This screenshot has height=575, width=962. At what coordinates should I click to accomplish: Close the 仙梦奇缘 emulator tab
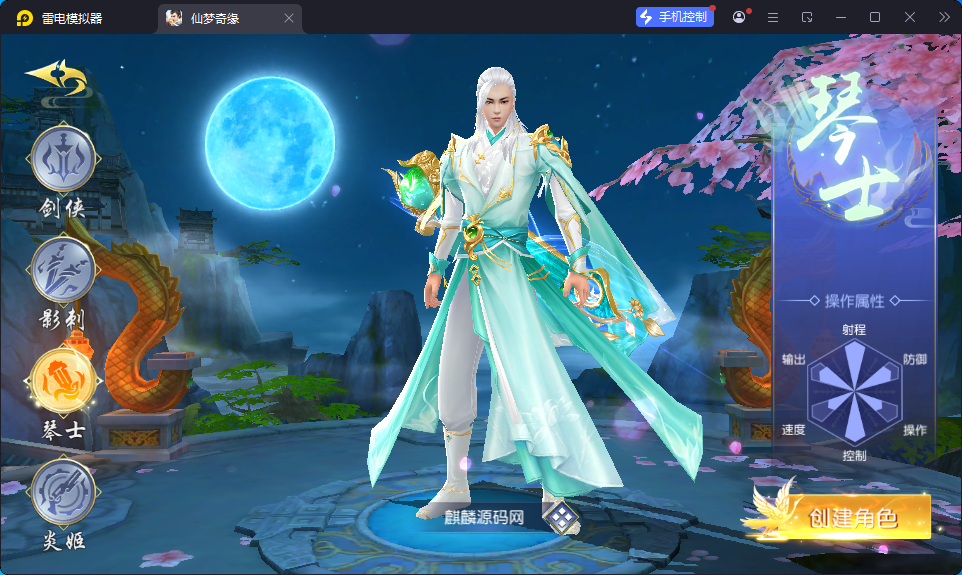289,18
